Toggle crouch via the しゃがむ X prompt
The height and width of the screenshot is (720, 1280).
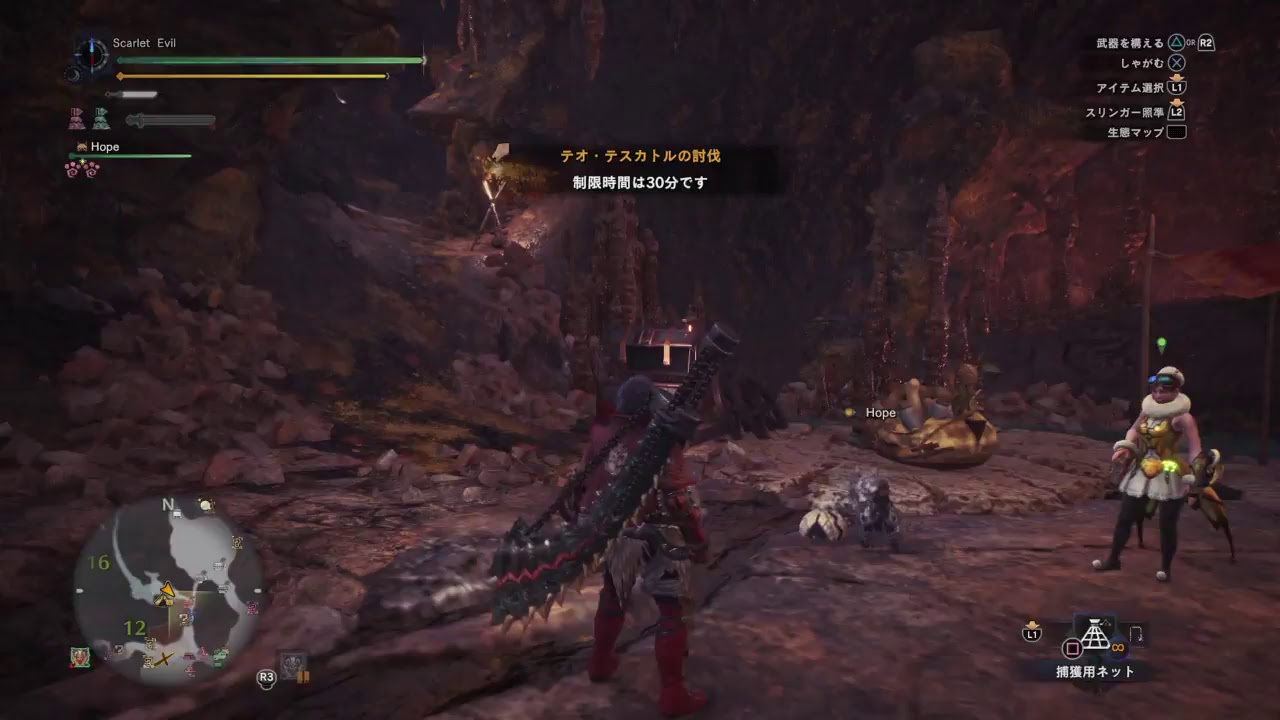1177,62
